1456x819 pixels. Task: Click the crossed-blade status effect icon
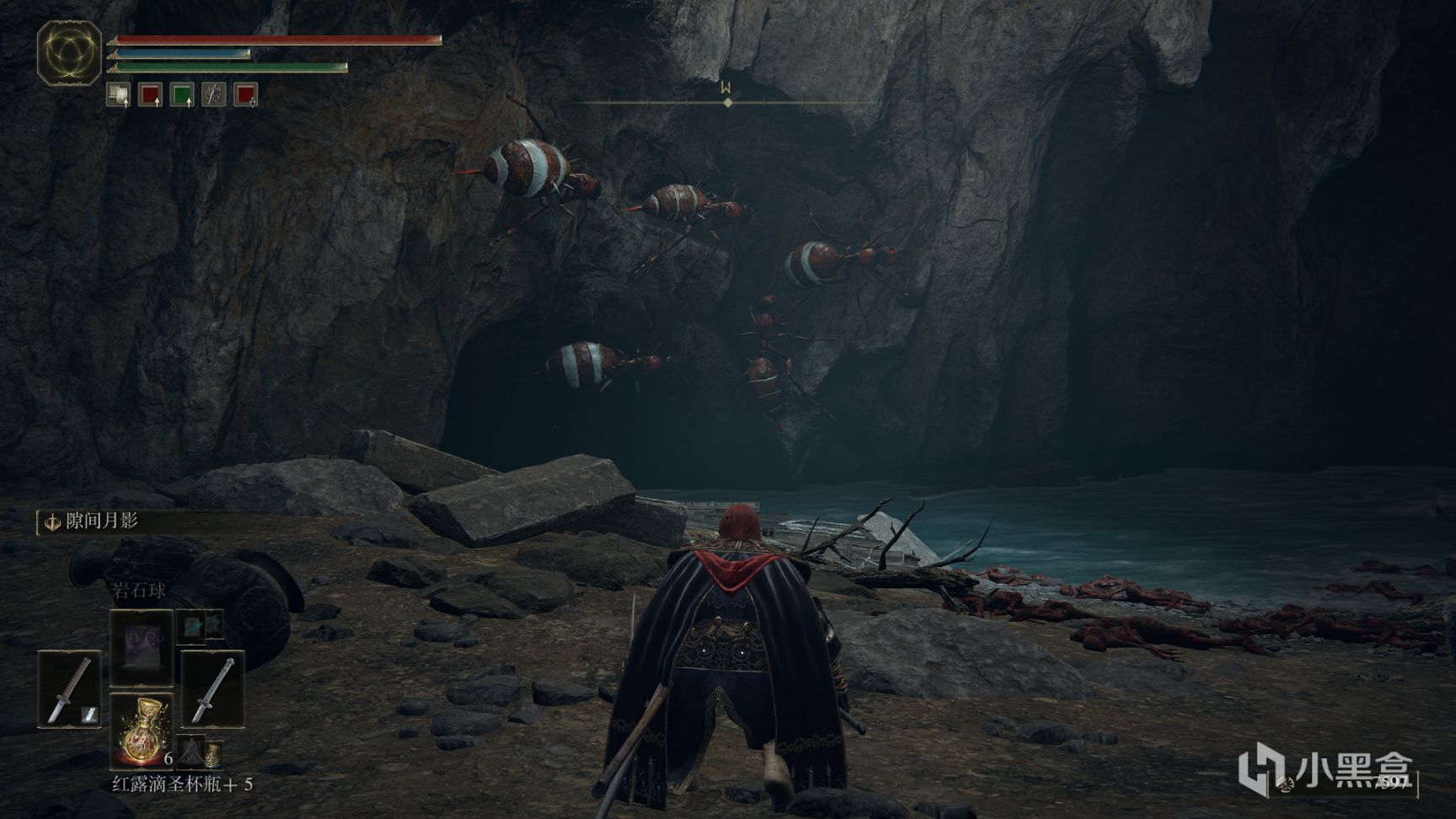pos(214,94)
